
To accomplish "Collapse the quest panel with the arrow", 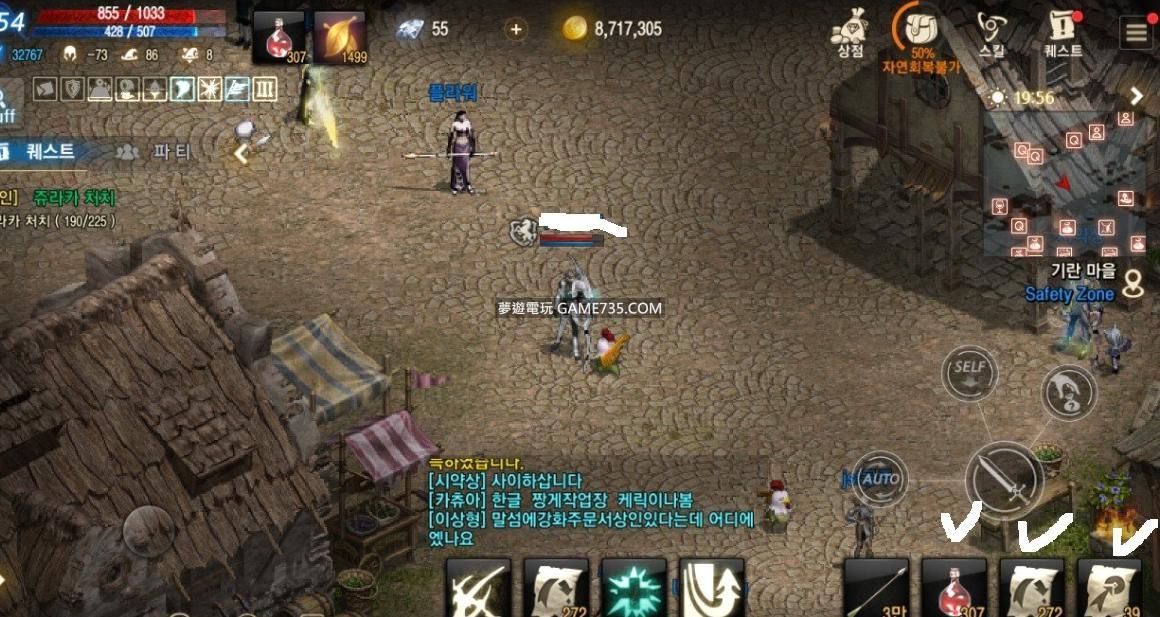I will coord(241,153).
